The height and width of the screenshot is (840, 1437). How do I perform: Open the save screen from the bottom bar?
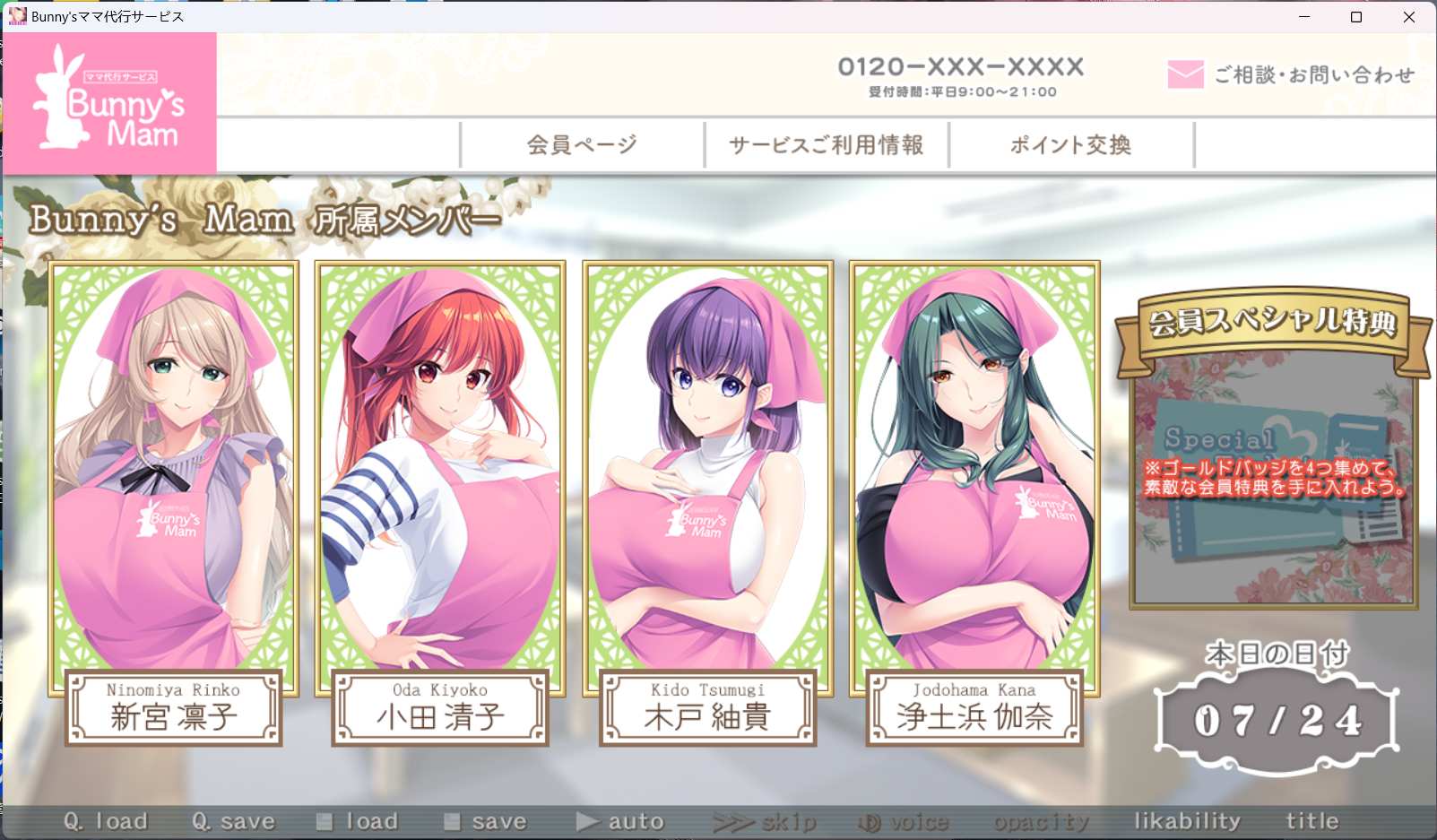click(x=486, y=819)
